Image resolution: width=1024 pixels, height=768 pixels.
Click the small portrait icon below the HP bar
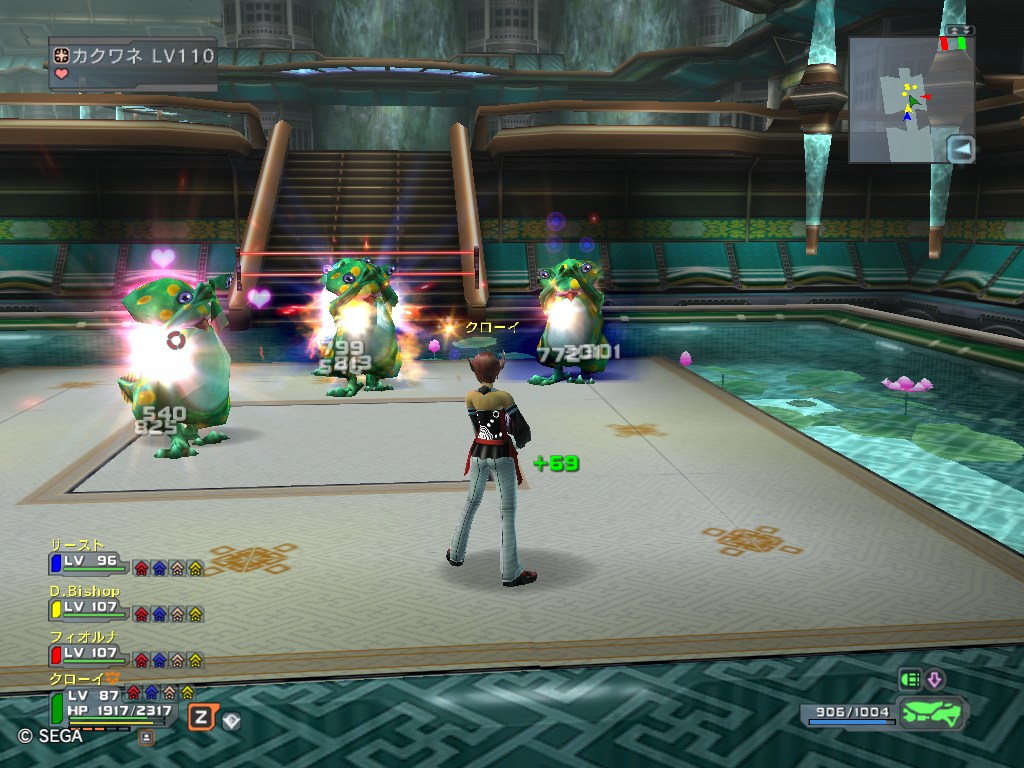click(x=147, y=736)
